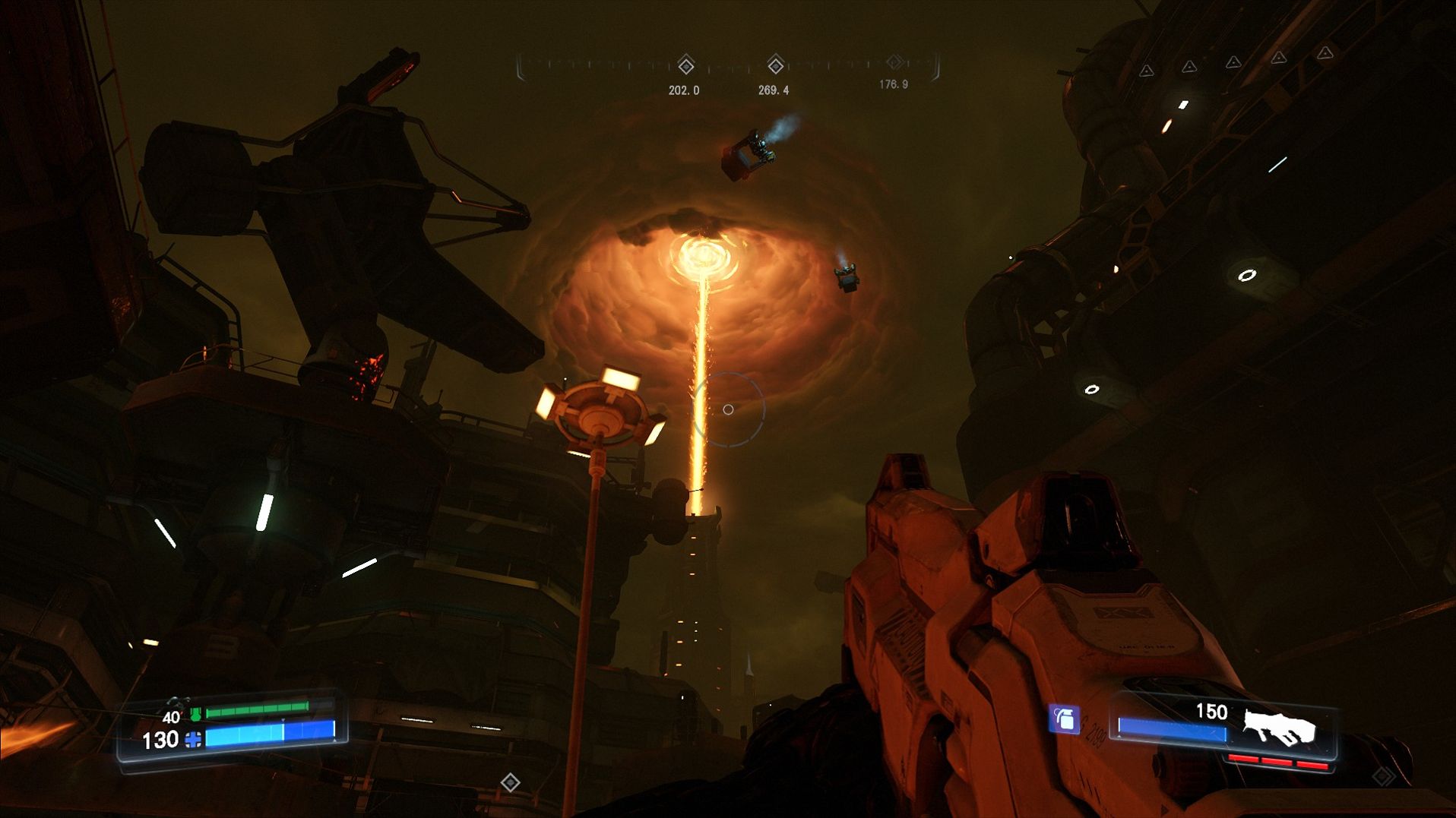Viewport: 1456px width, 818px height.
Task: Click the plasma rifle weapon icon
Action: coord(1278,727)
